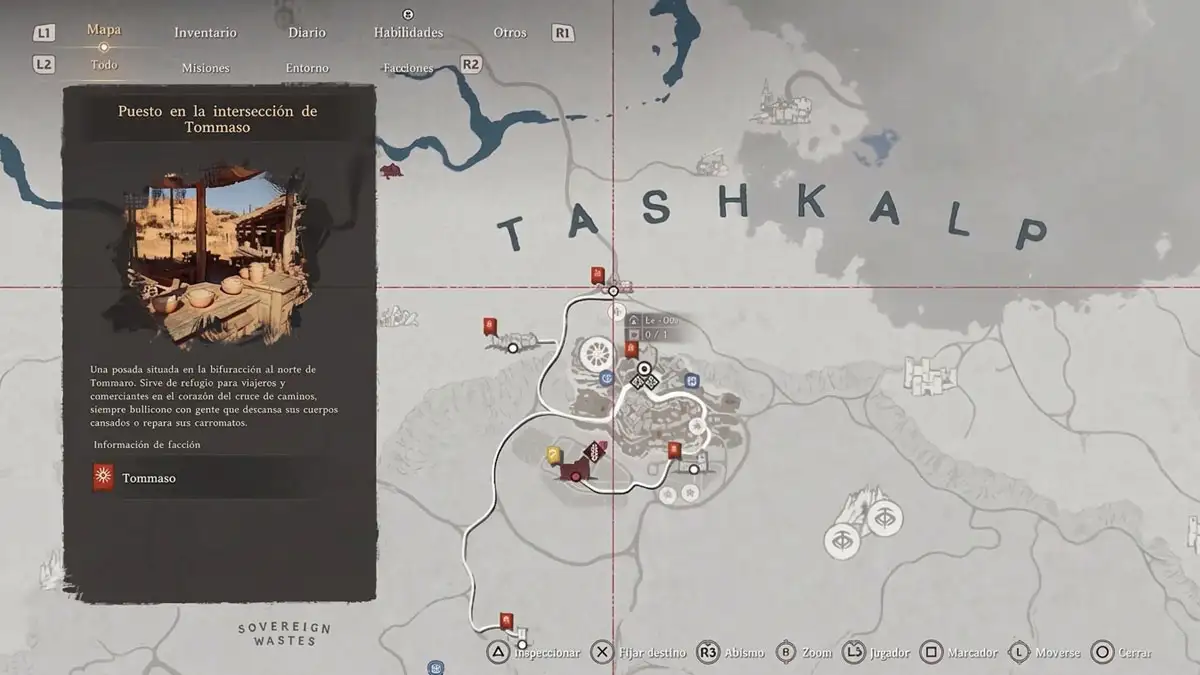Image resolution: width=1200 pixels, height=675 pixels.
Task: Select the Otros tab
Action: (509, 33)
